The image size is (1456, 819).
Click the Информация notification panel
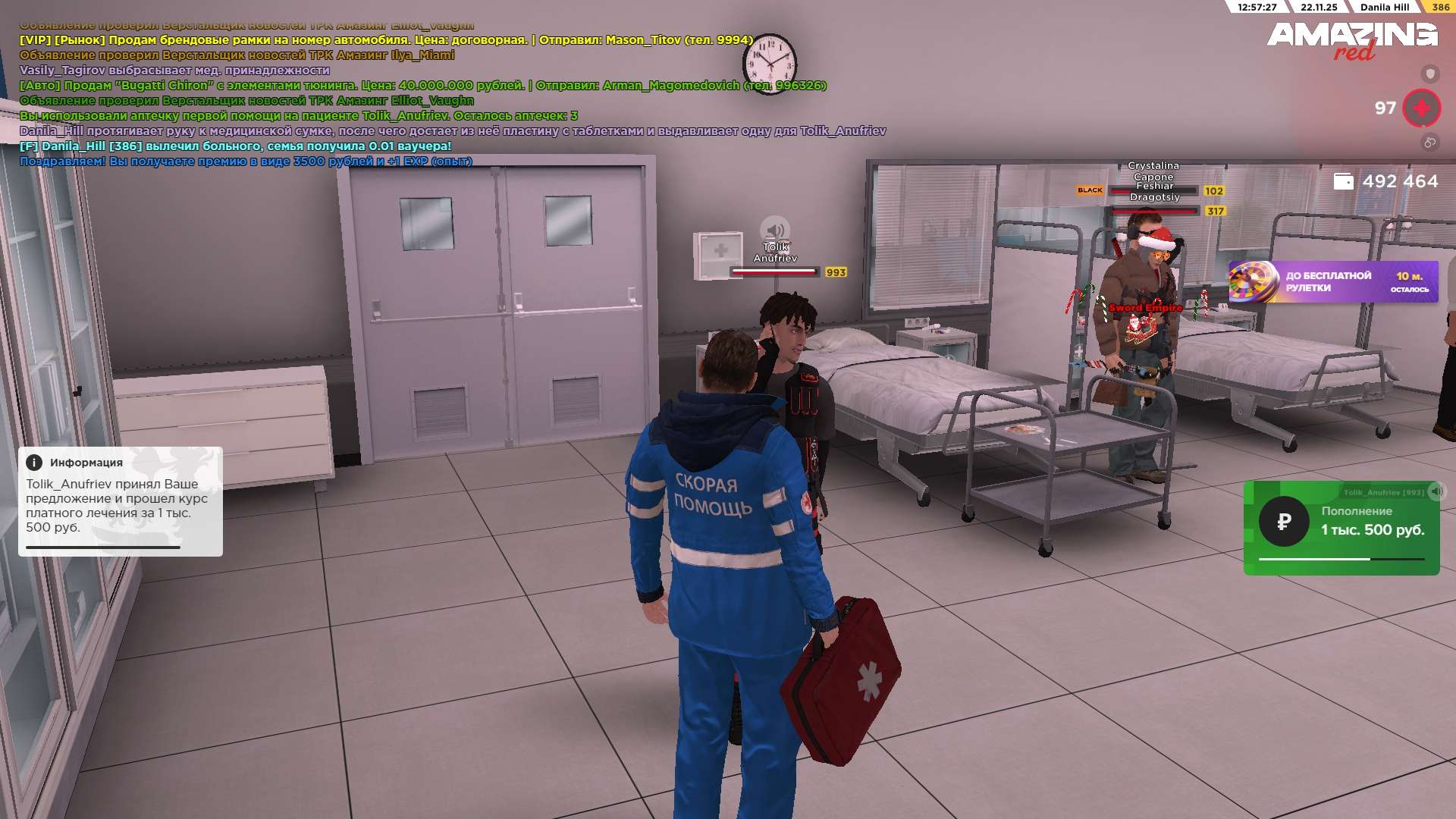pyautogui.click(x=121, y=501)
